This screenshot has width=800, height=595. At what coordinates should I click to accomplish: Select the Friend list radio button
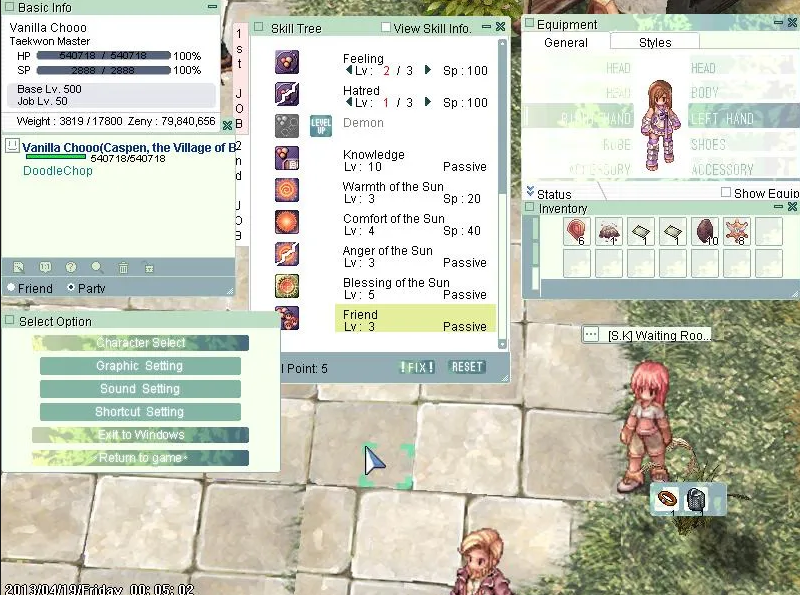pyautogui.click(x=10, y=288)
